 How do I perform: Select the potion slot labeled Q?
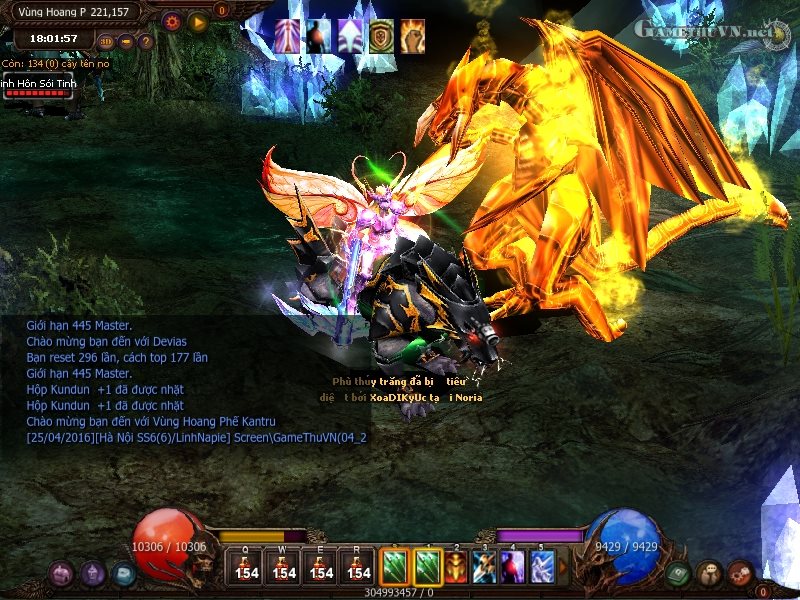tap(248, 566)
